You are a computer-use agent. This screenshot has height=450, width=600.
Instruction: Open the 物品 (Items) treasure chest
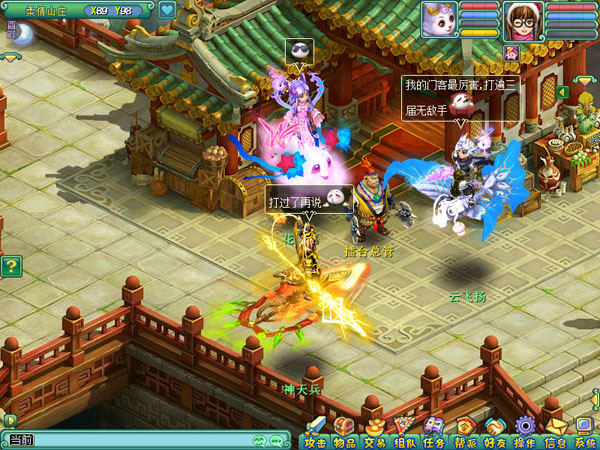(345, 431)
